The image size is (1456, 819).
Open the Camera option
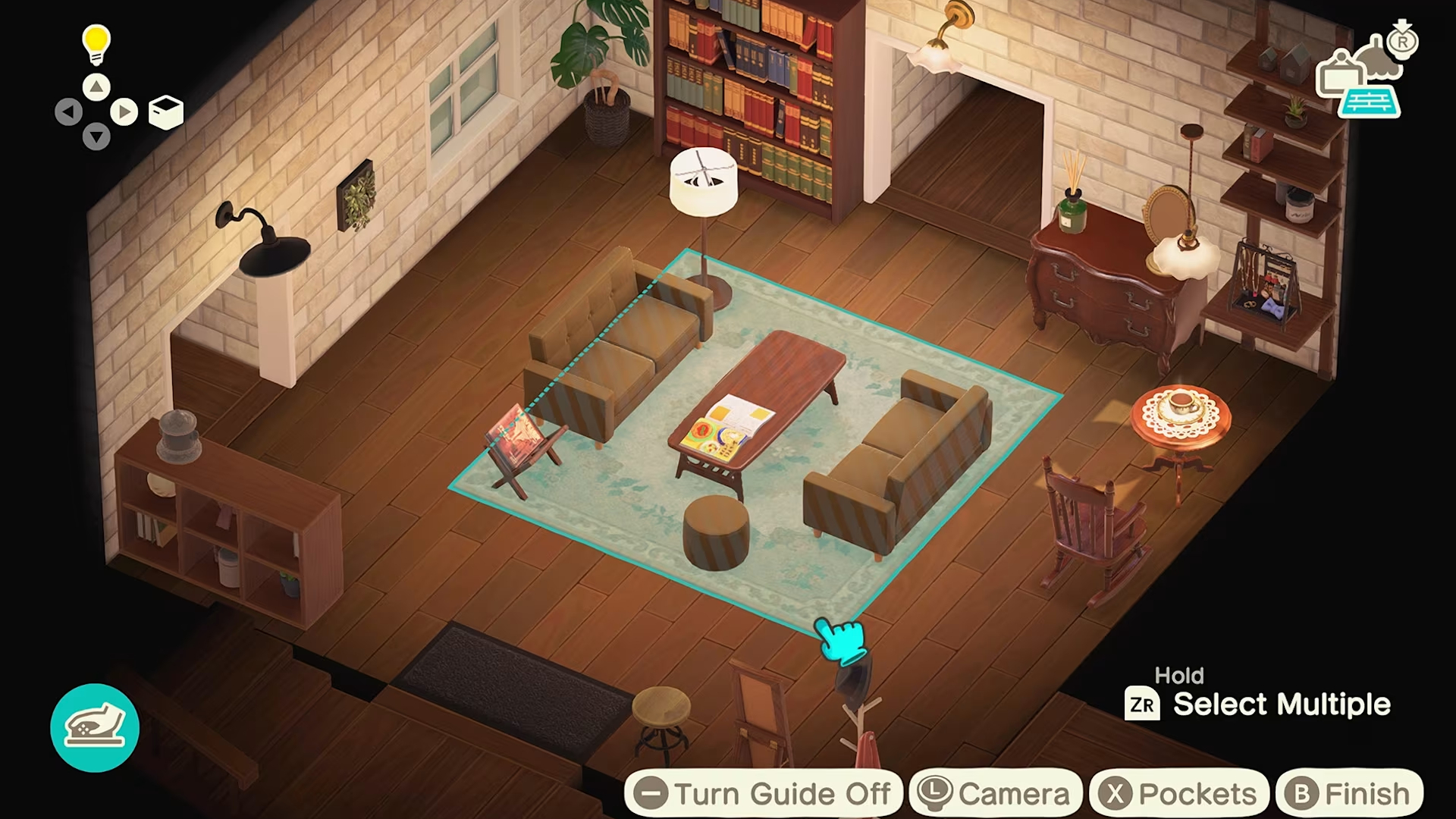[x=995, y=794]
